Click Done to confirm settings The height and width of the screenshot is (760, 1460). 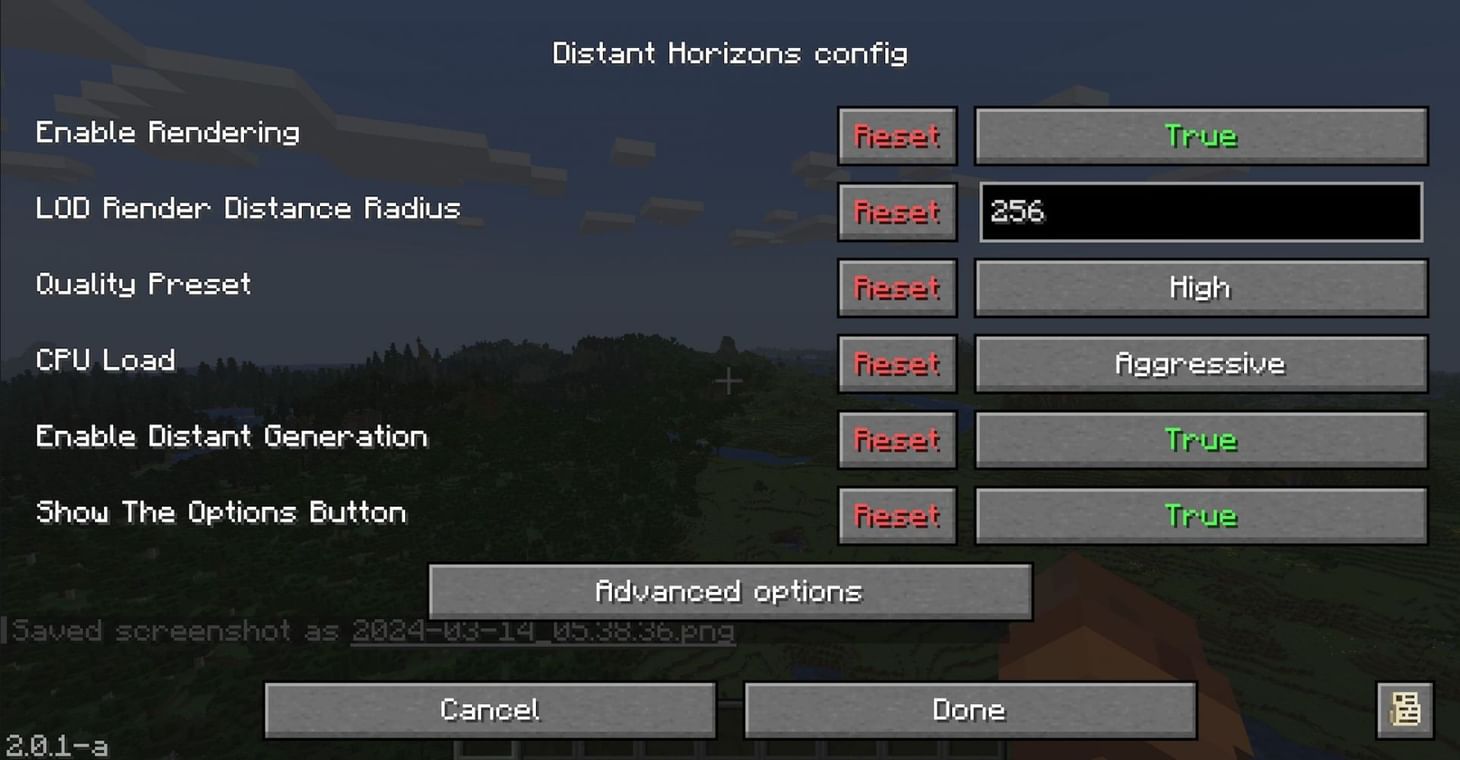pos(968,709)
